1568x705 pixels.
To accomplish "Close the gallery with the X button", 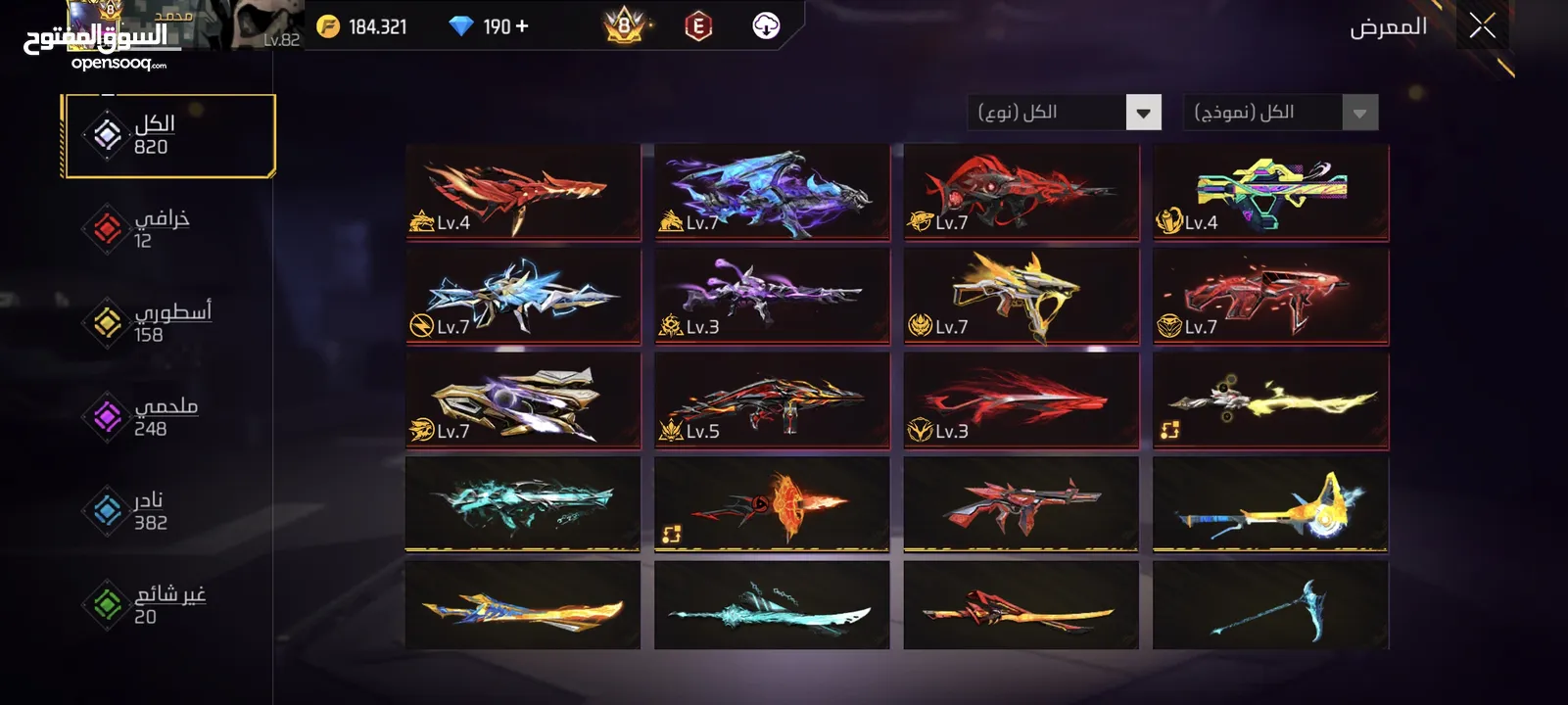I will coord(1482,26).
